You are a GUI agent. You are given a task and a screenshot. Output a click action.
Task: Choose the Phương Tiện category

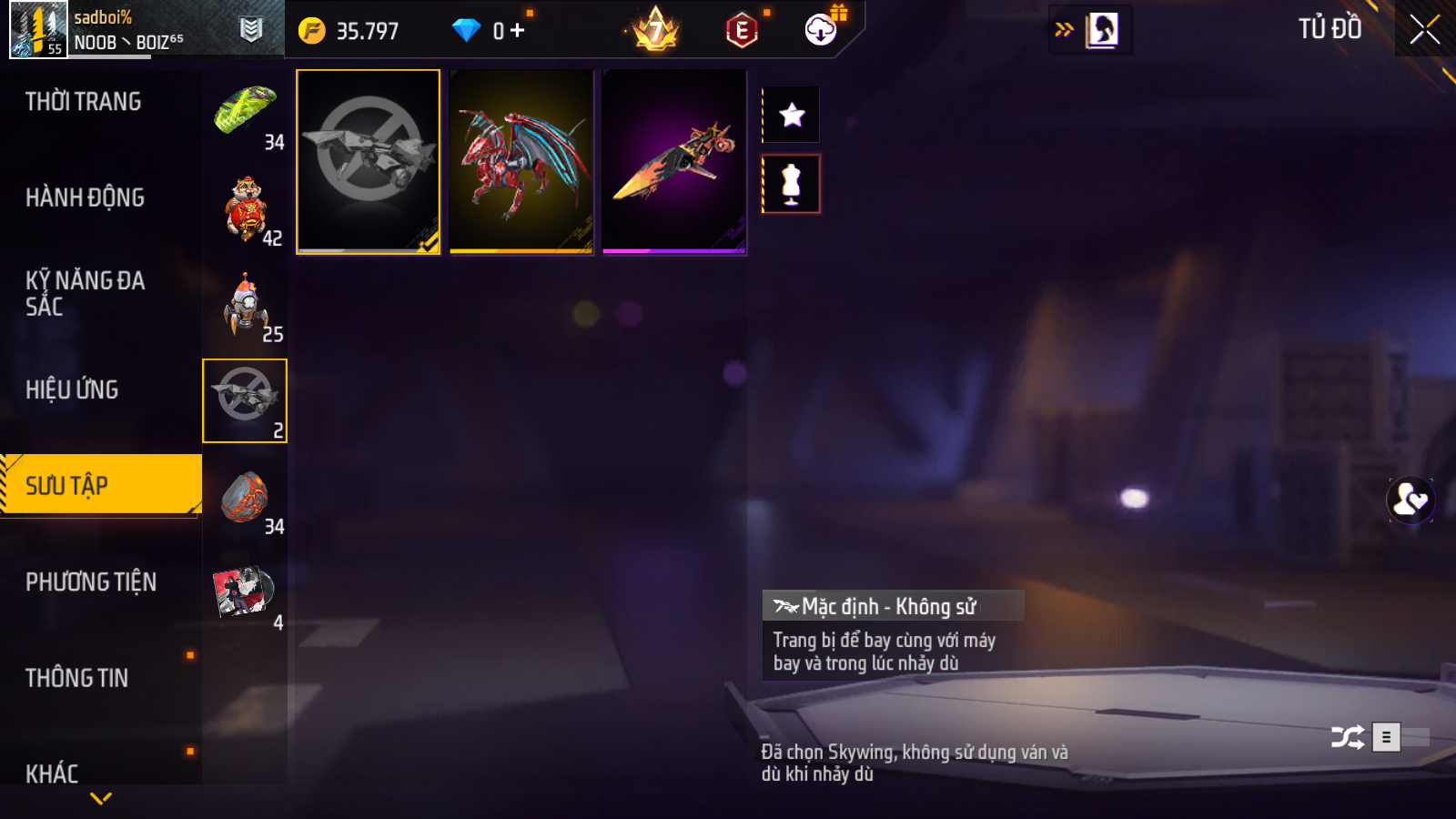click(x=91, y=581)
